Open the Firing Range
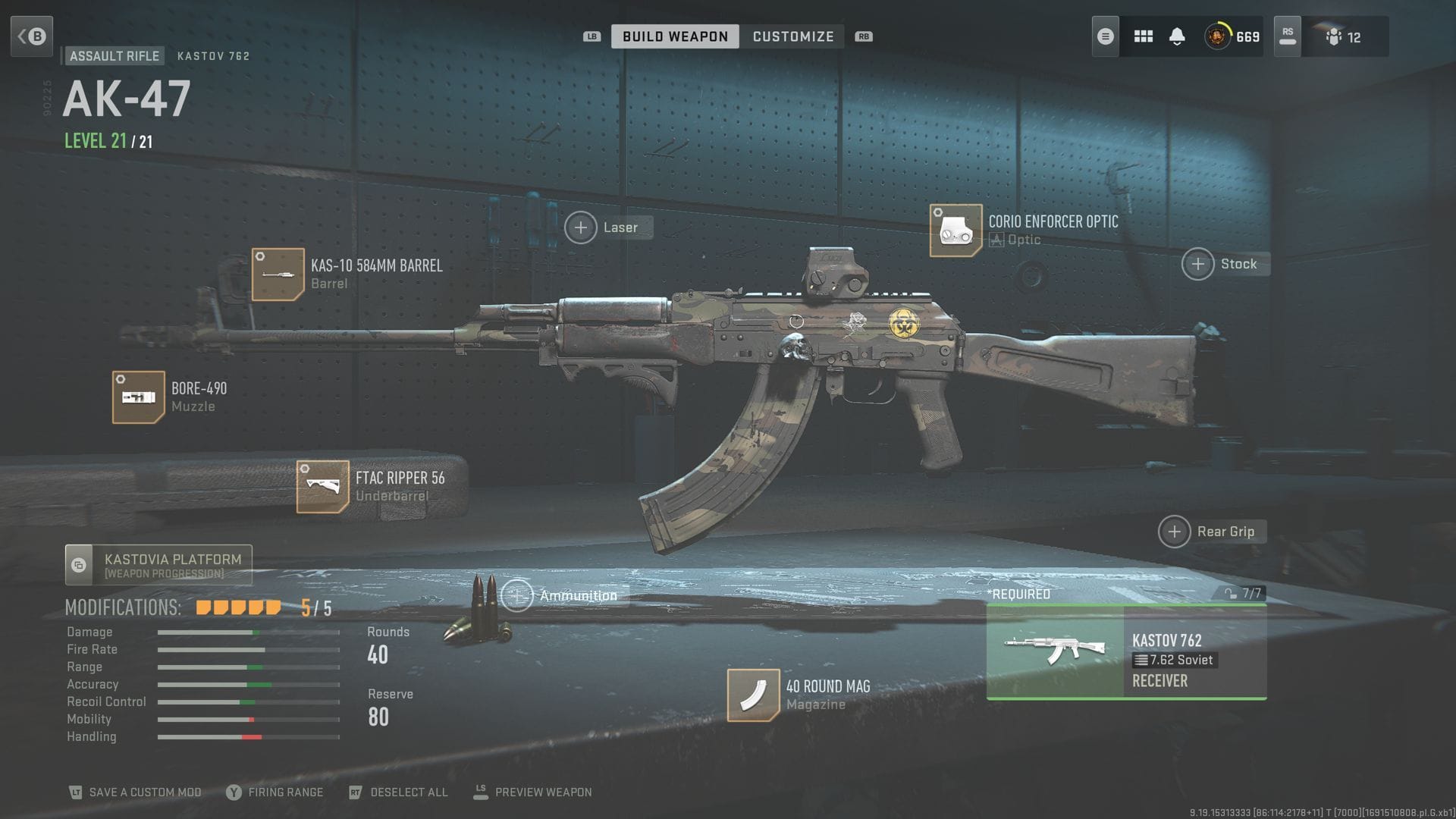 point(285,792)
